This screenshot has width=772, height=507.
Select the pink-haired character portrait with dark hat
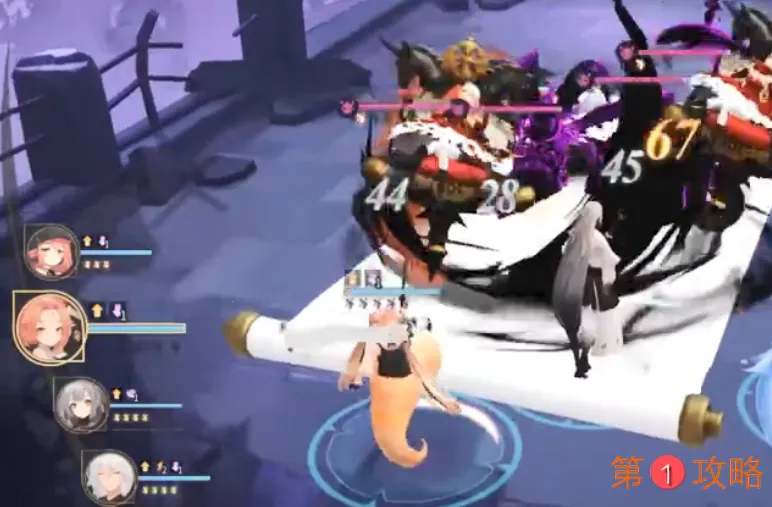point(47,252)
